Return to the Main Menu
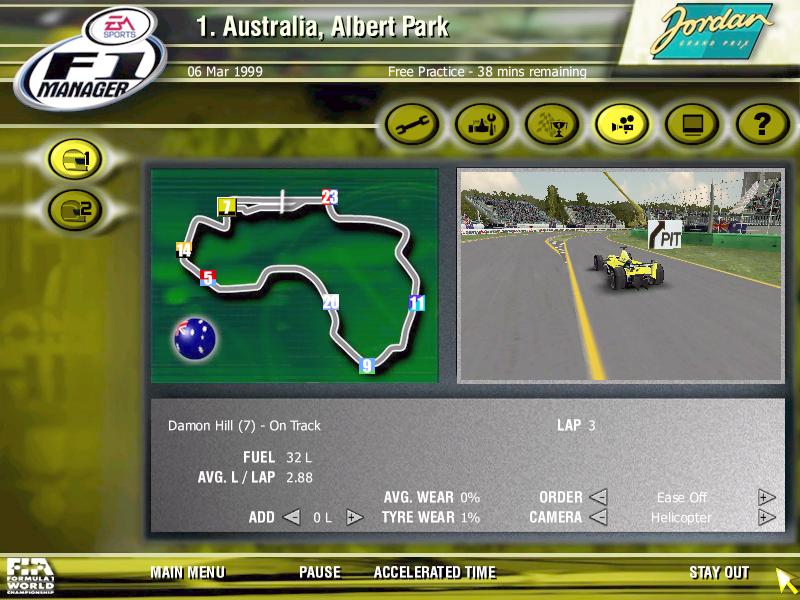 click(187, 573)
